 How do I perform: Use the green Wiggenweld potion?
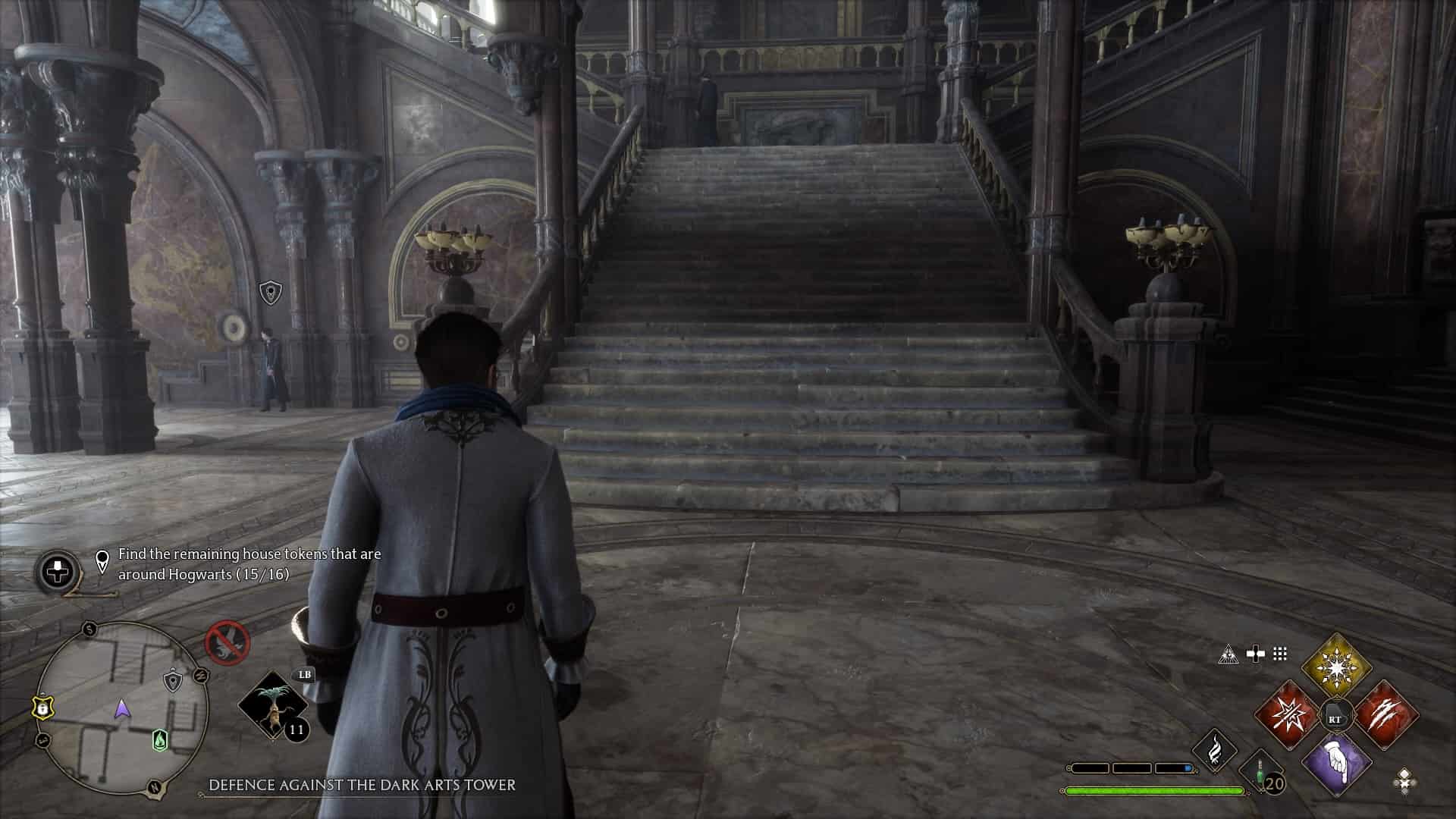(x=1261, y=773)
